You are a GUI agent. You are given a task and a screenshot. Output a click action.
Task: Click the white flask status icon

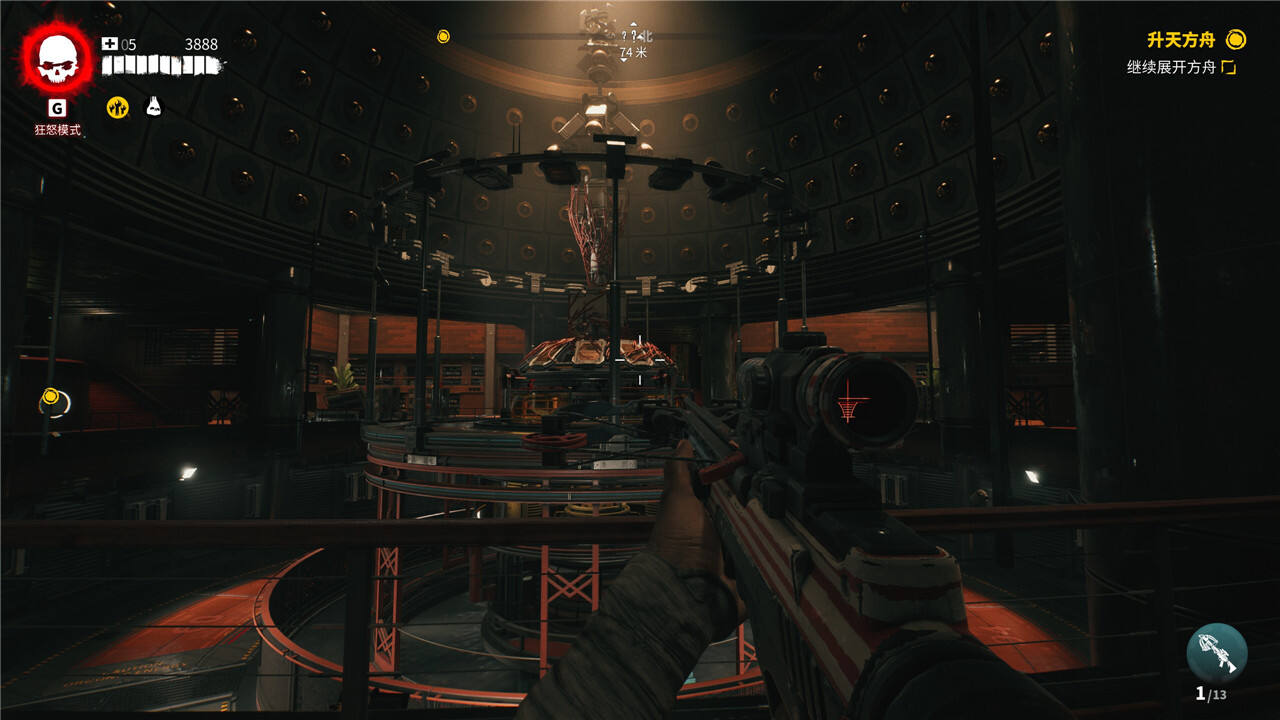click(153, 106)
